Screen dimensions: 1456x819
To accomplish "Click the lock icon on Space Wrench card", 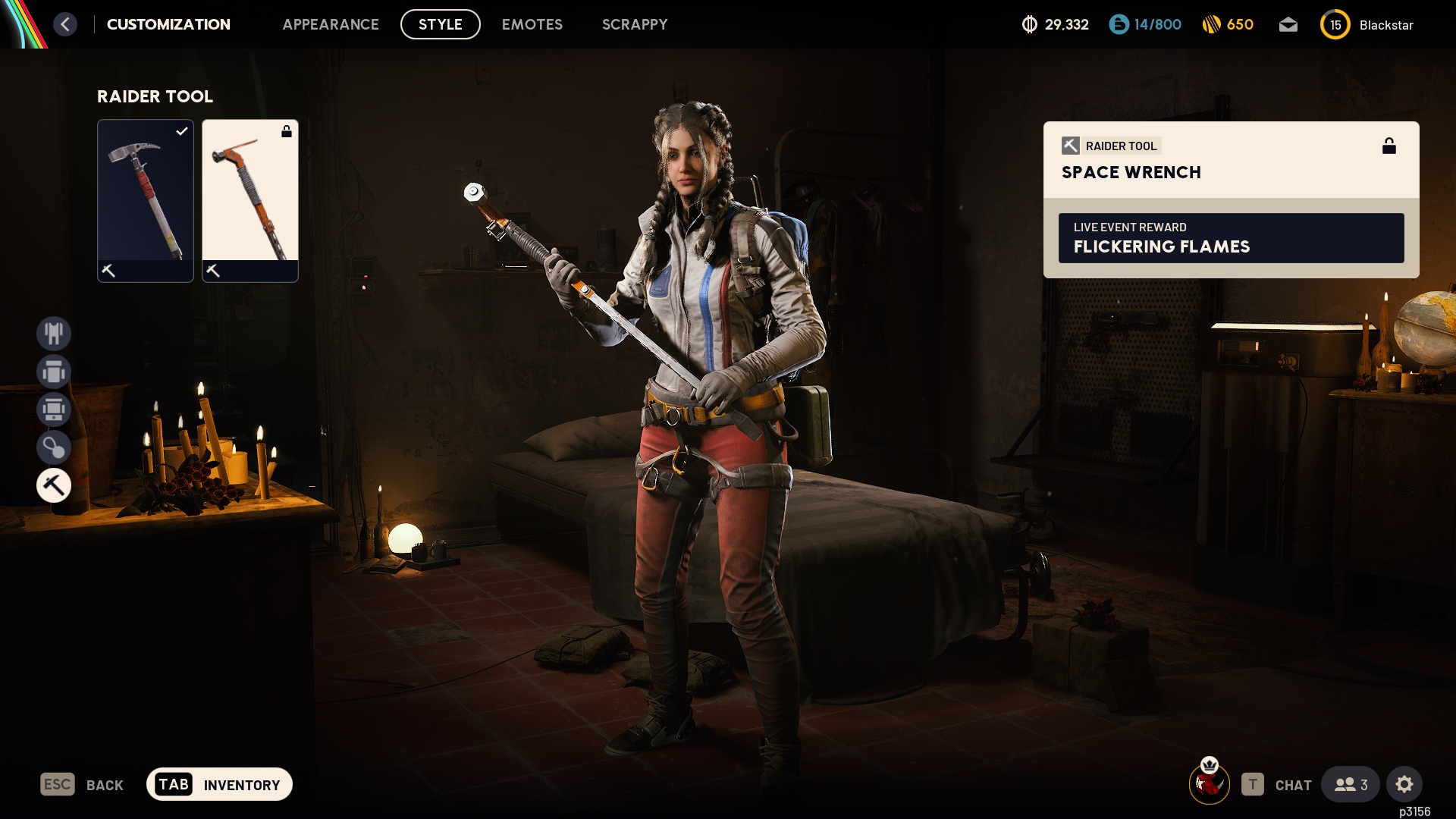I will tap(1390, 146).
